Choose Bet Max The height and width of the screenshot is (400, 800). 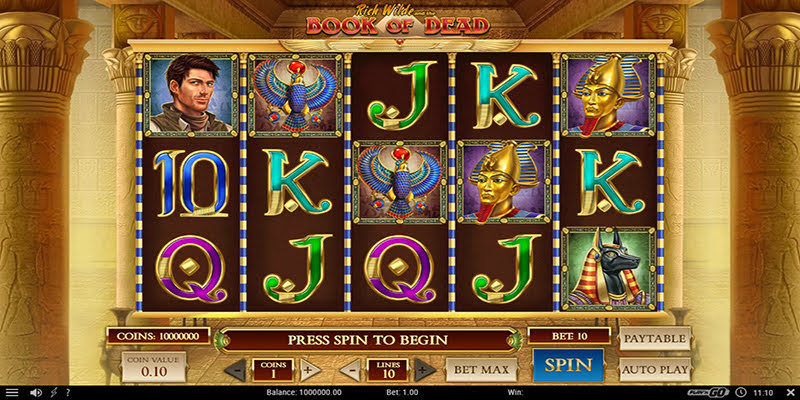tap(473, 369)
